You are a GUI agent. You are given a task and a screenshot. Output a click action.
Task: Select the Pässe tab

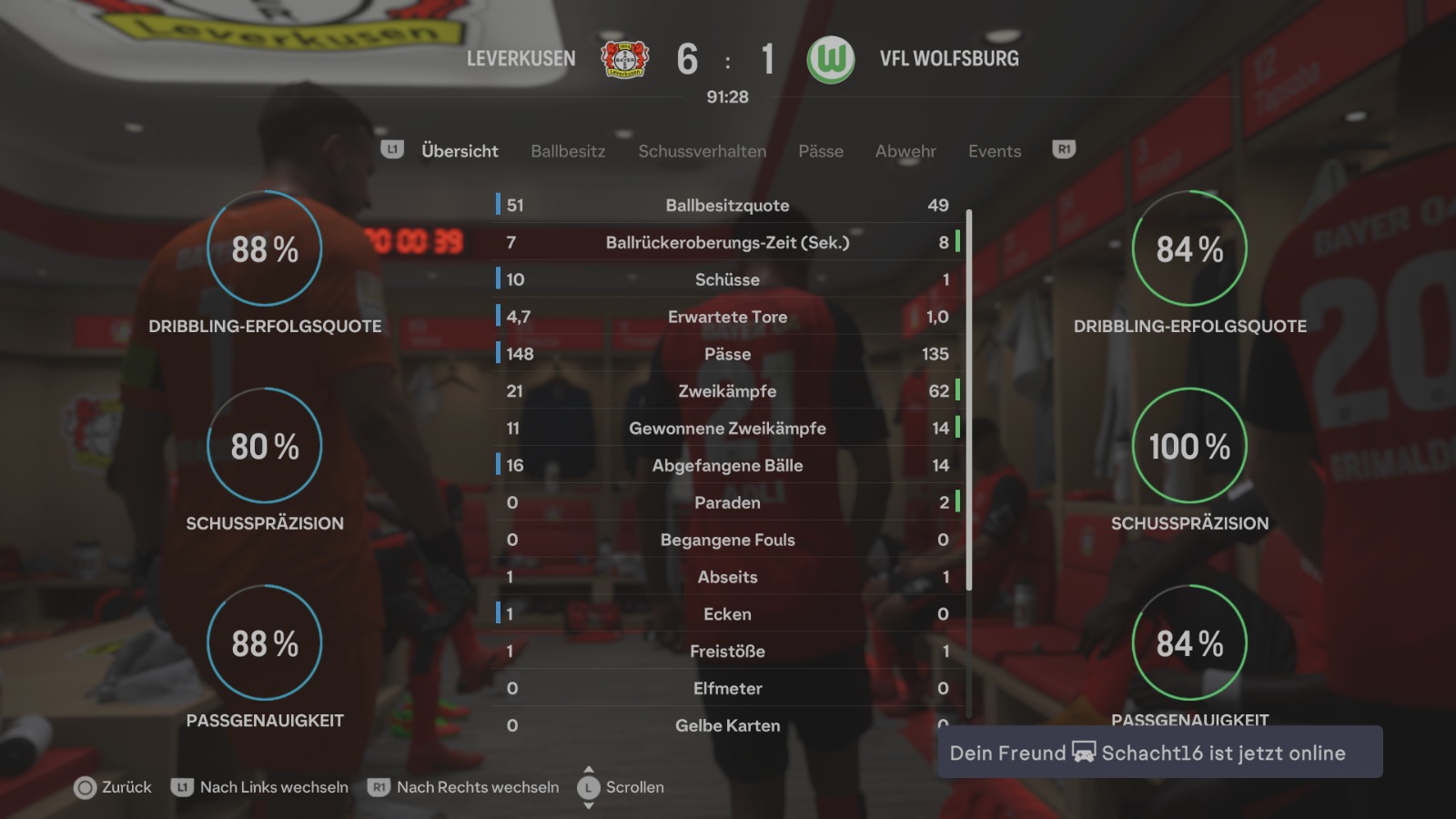point(821,151)
